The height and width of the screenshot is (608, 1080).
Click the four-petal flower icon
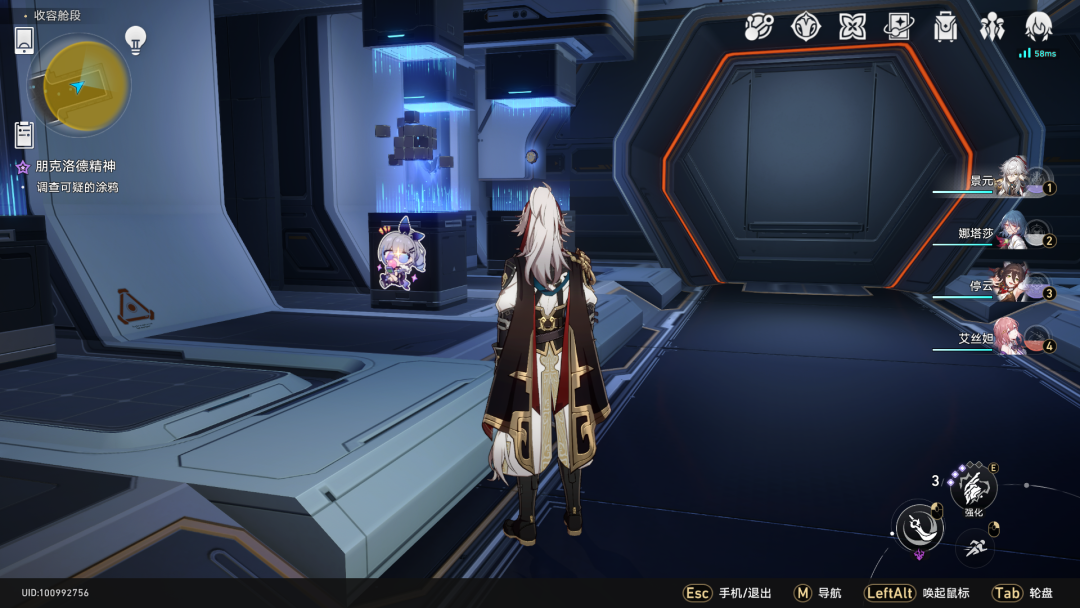pos(852,27)
